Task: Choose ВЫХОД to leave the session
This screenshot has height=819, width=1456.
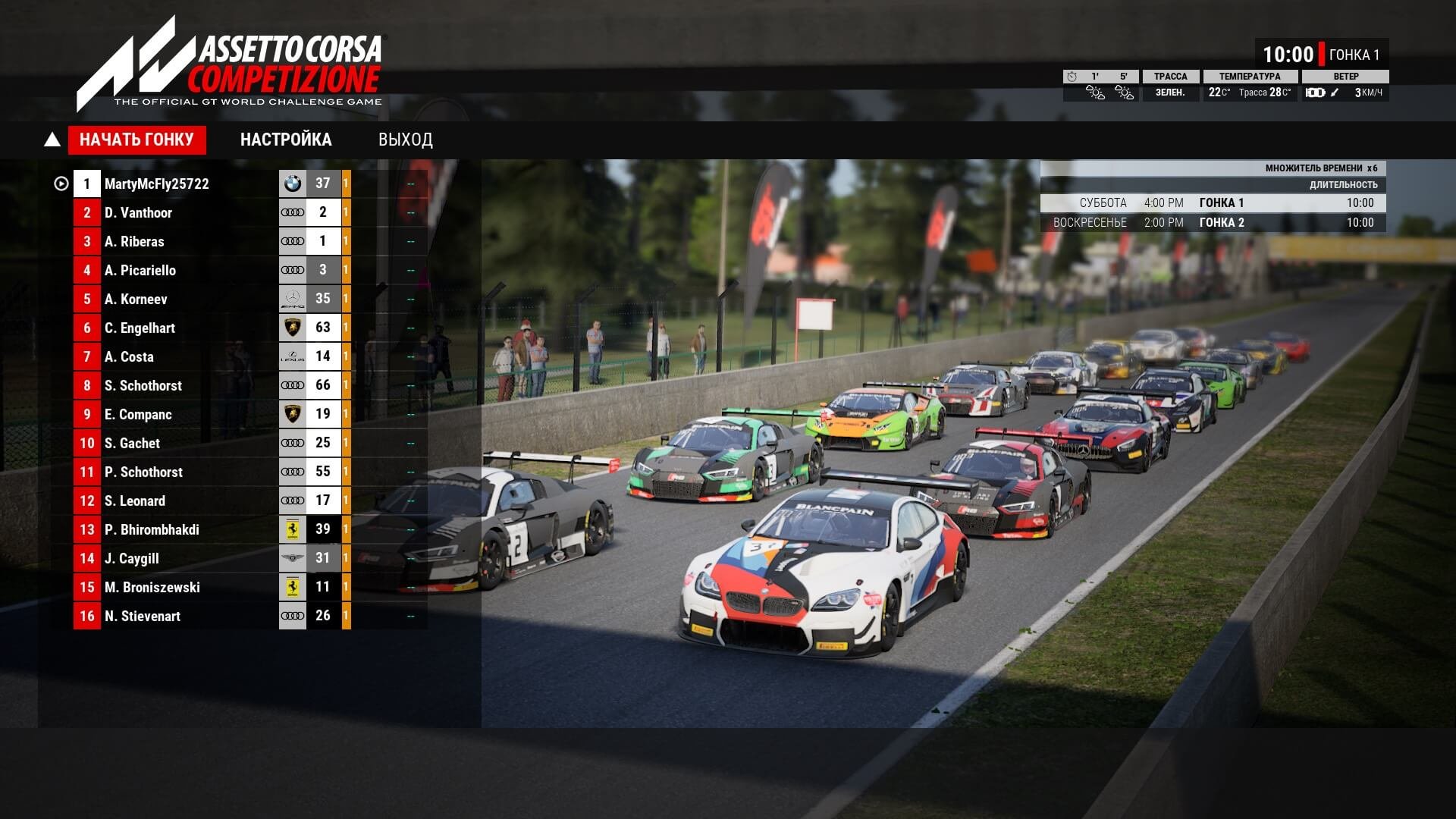Action: pos(406,140)
